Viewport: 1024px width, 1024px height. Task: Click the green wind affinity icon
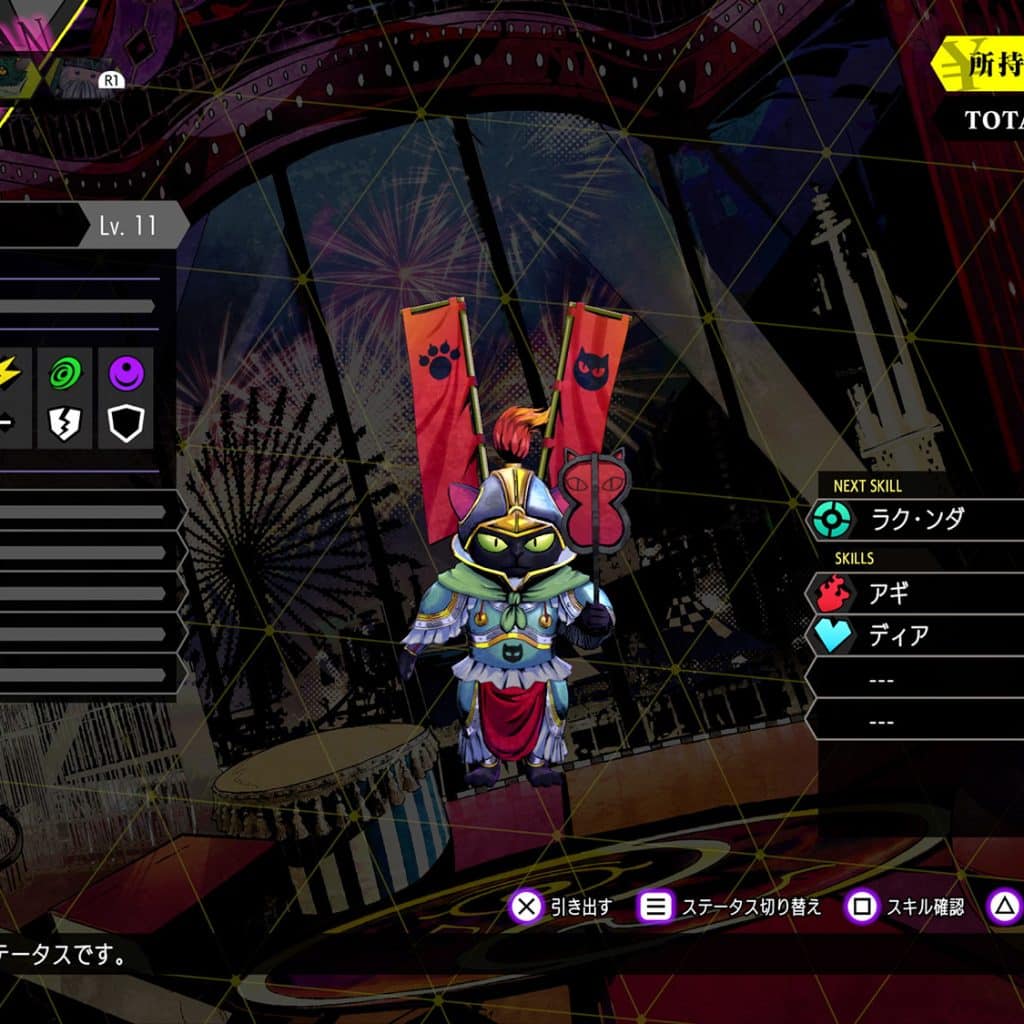[x=67, y=373]
